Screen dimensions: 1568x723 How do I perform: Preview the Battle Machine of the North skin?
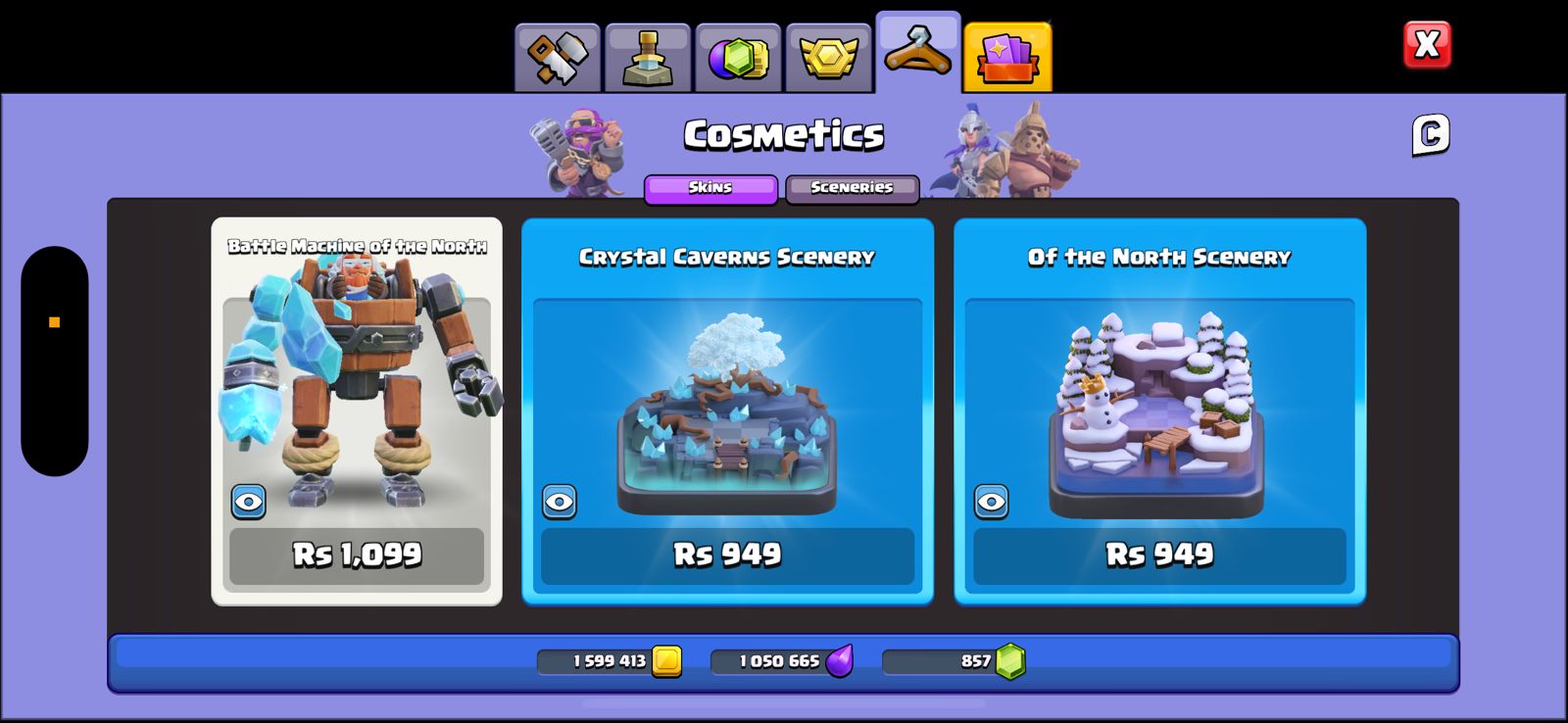click(x=248, y=503)
